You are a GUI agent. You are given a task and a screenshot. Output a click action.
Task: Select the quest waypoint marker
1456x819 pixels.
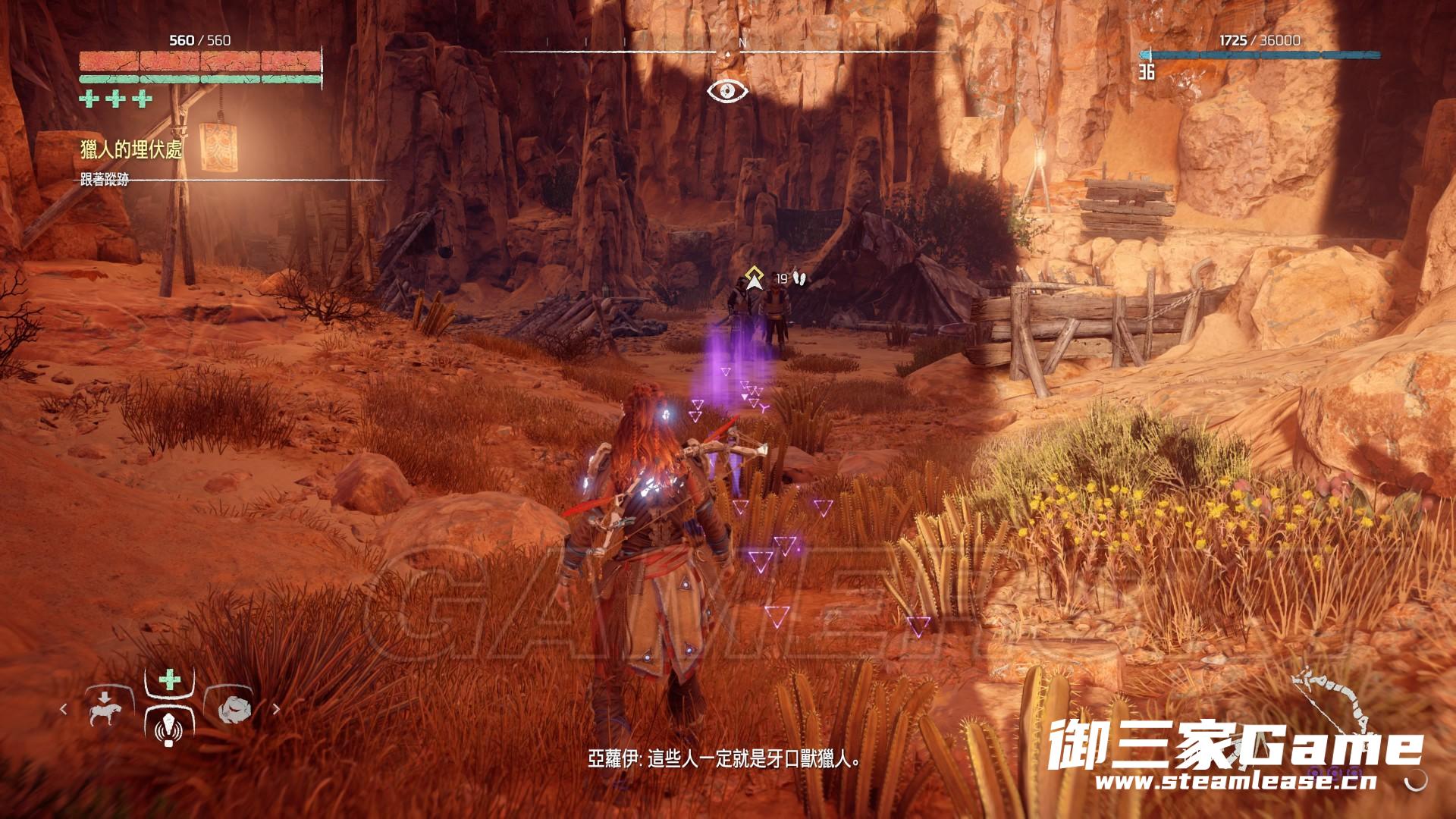753,279
